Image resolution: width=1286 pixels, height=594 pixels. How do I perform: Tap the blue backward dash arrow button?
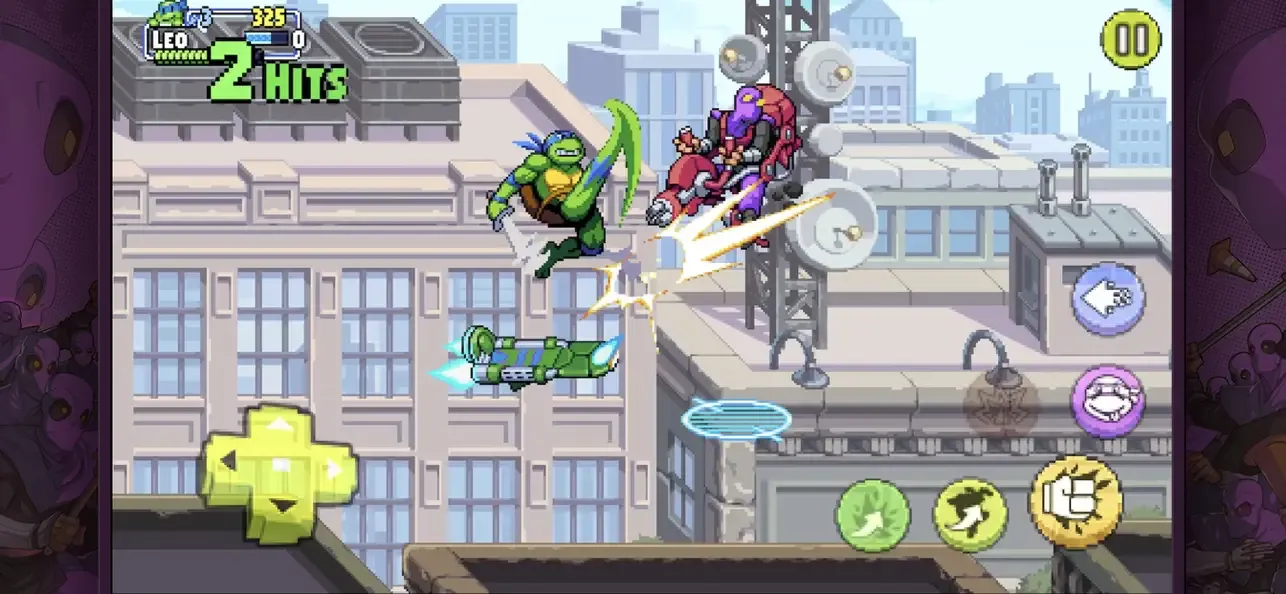1108,298
